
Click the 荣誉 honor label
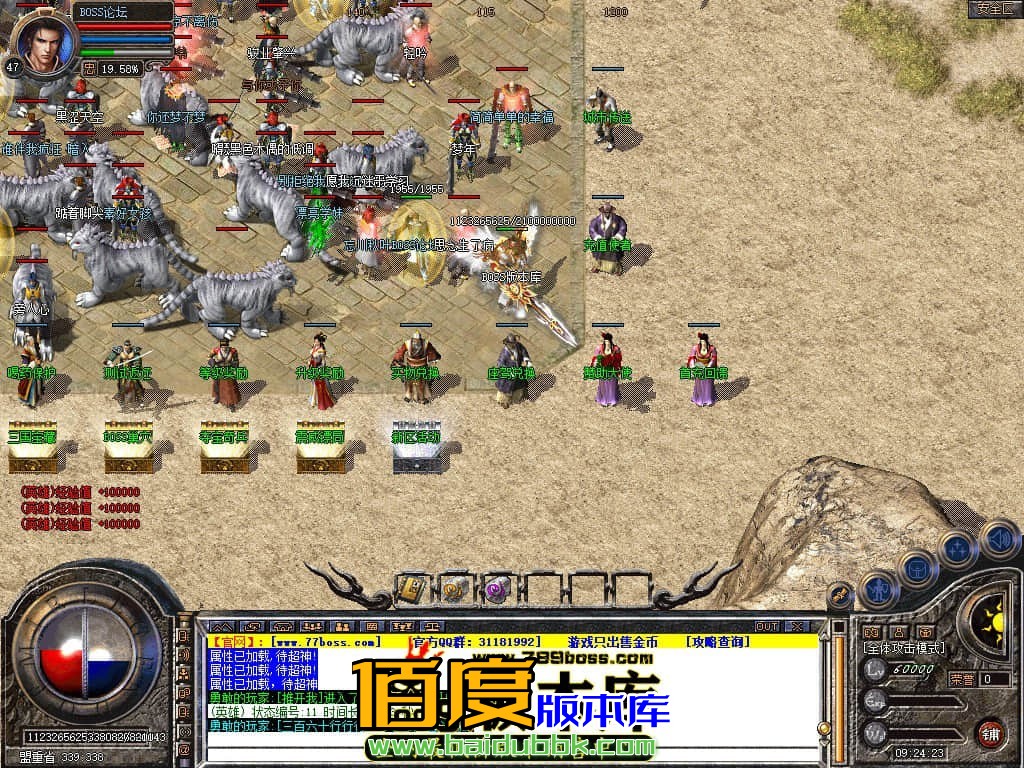961,679
